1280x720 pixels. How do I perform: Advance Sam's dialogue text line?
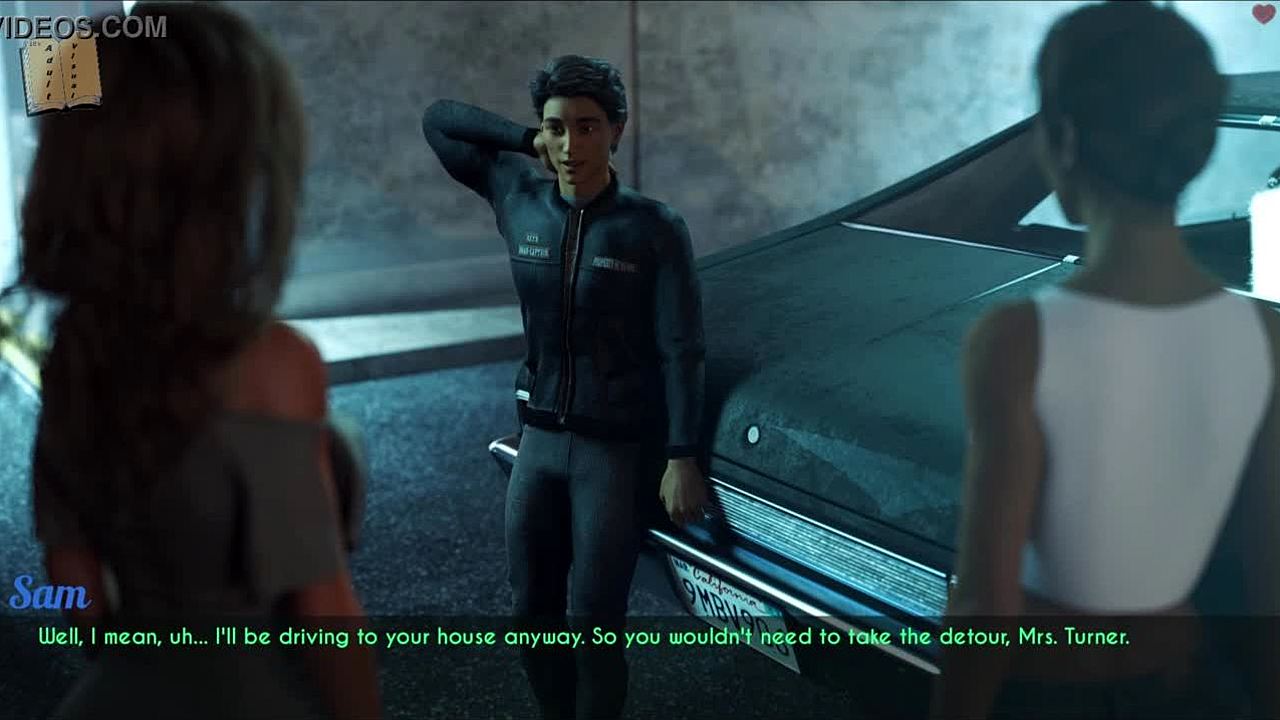pyautogui.click(x=584, y=636)
